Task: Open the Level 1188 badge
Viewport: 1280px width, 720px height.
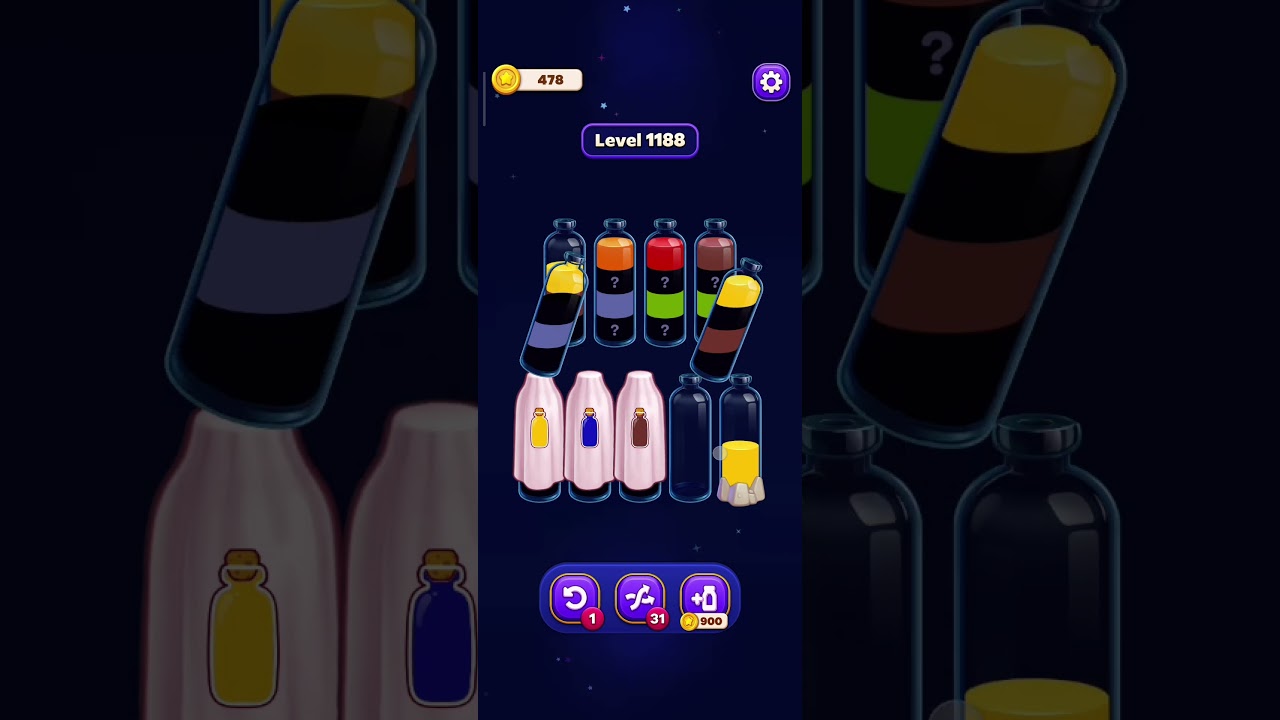Action: [640, 140]
